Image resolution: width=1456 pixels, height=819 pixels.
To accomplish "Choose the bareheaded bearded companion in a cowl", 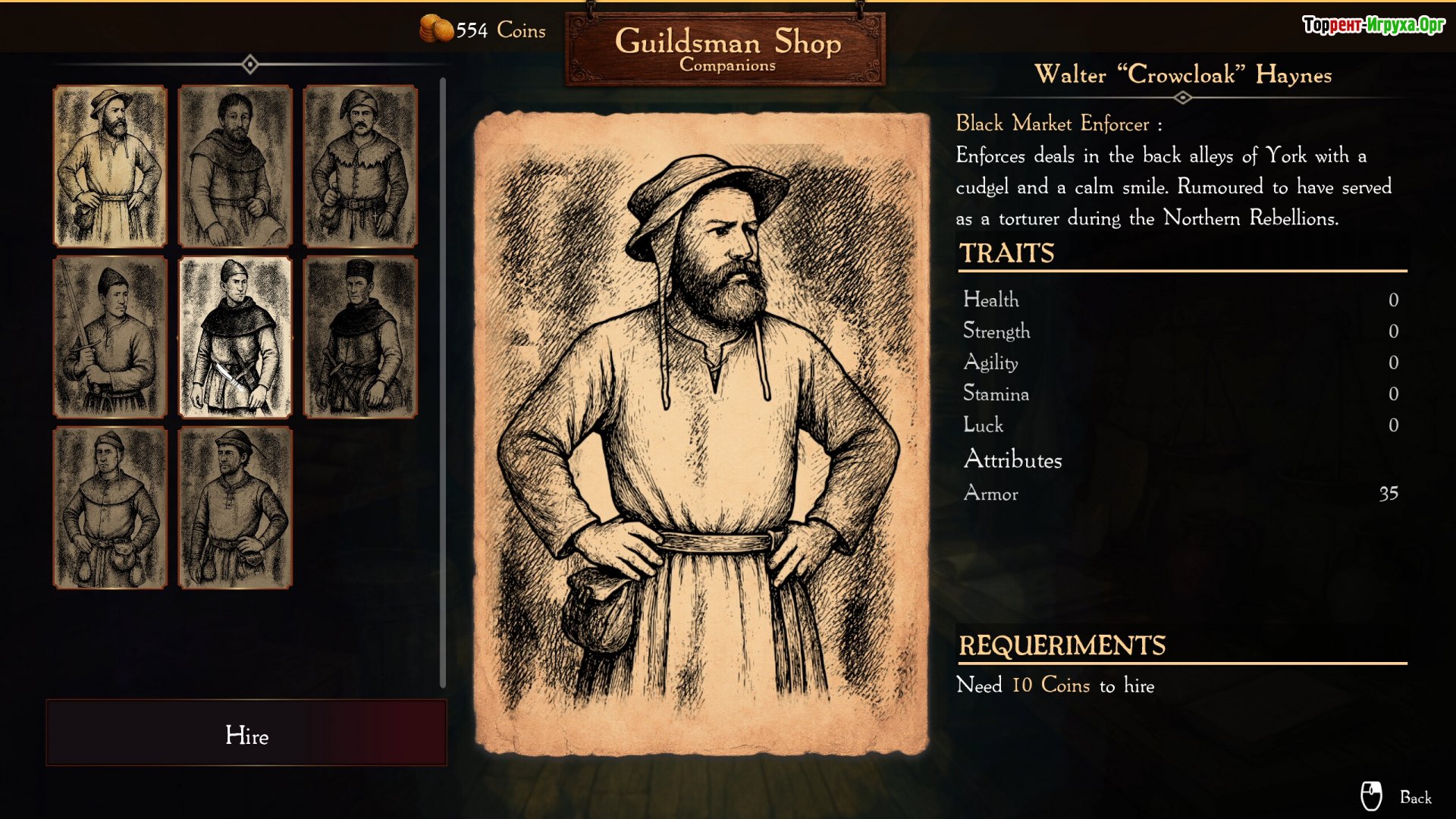I will point(235,166).
